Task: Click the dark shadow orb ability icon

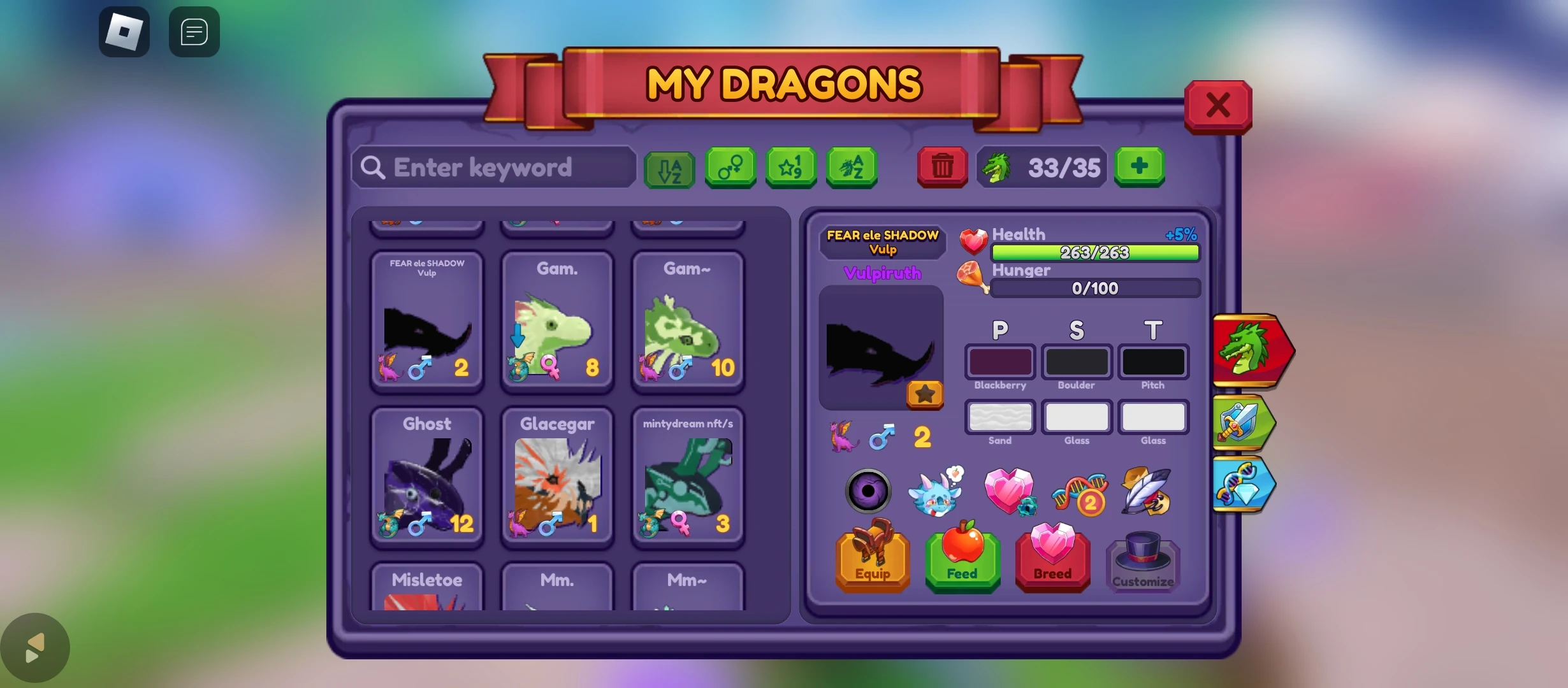Action: (868, 491)
